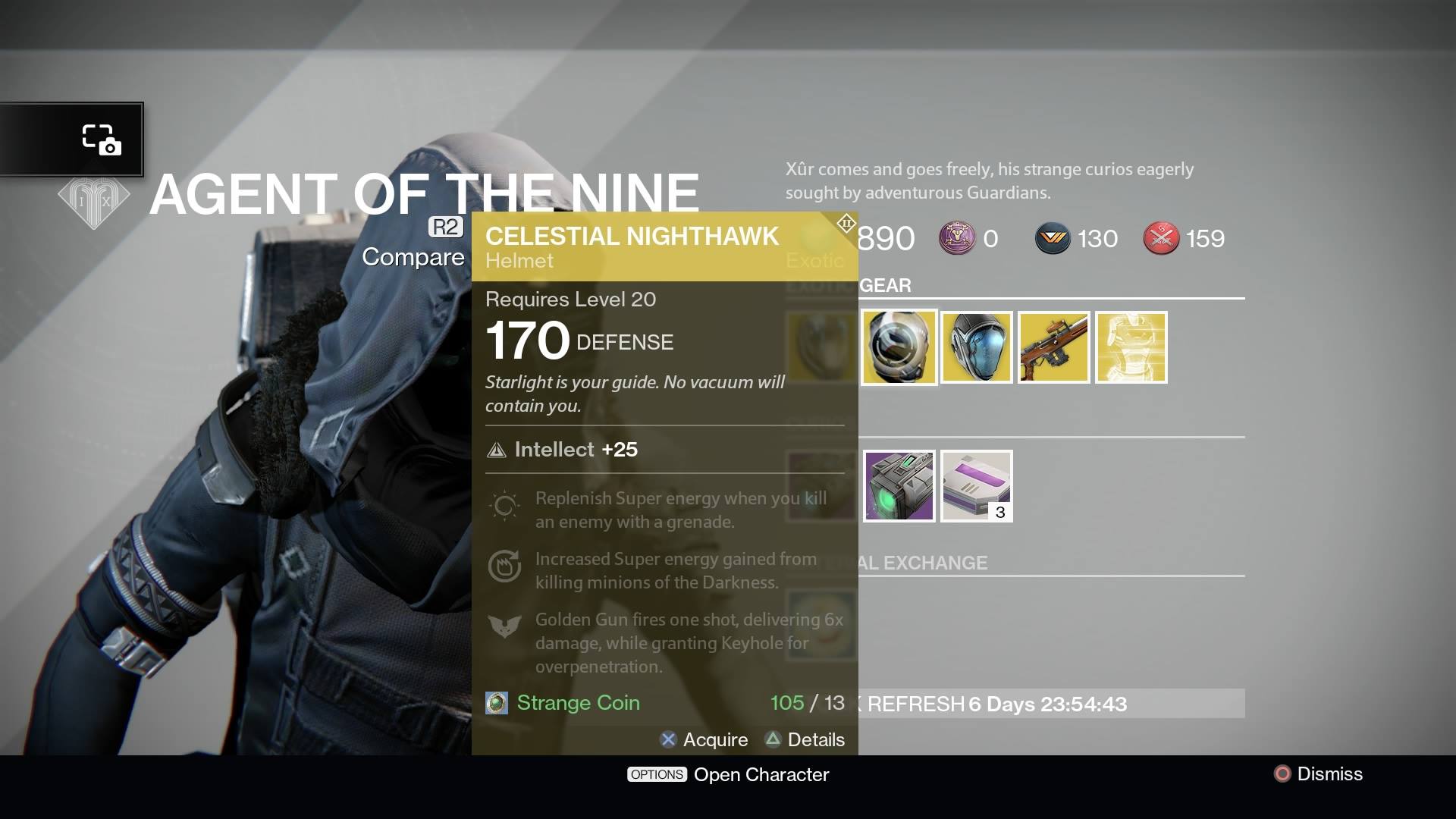Select the blue-visored exotic helmet
Viewport: 1456px width, 819px height.
(x=976, y=347)
